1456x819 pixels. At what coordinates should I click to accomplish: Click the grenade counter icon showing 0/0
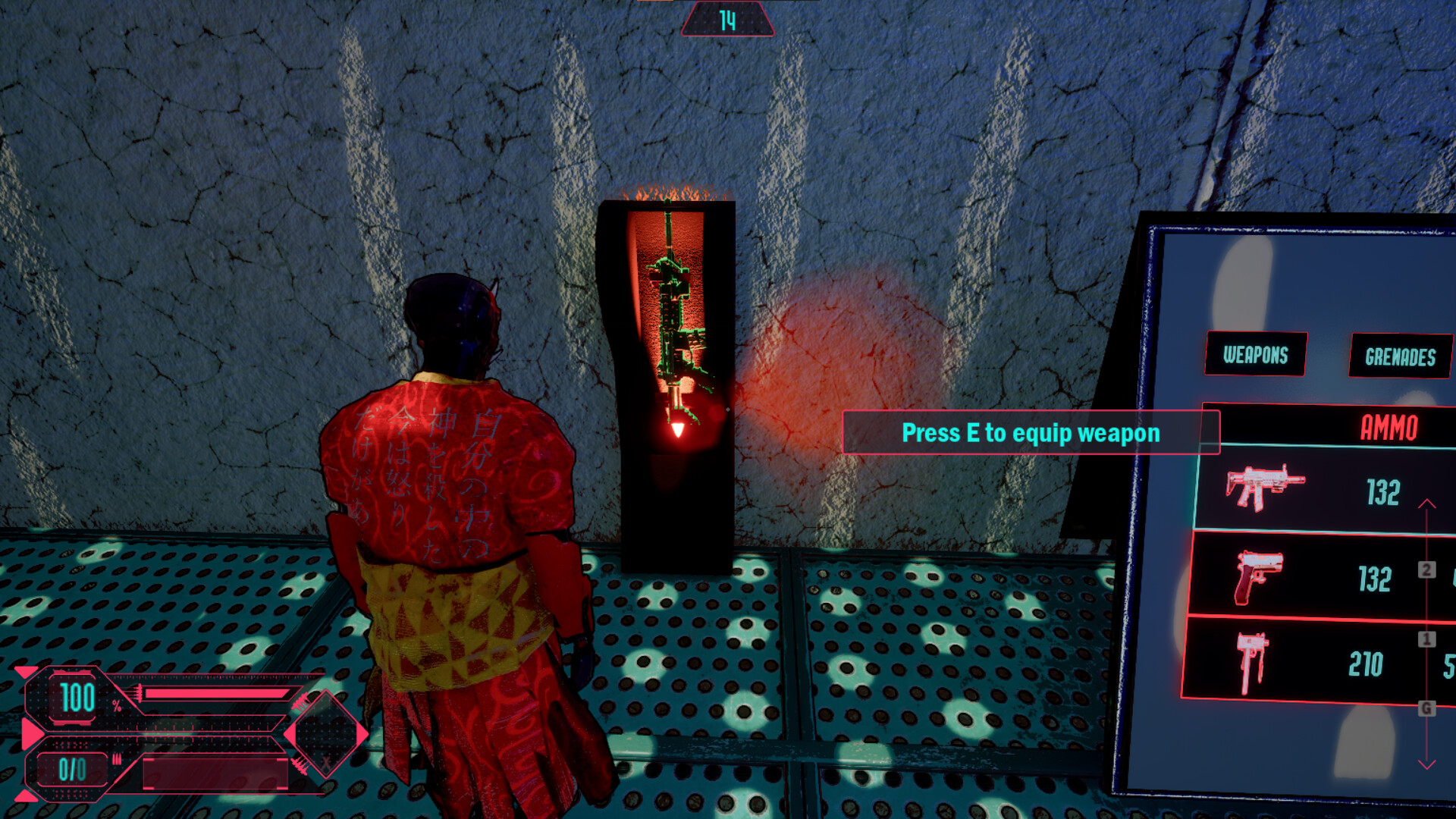click(72, 770)
